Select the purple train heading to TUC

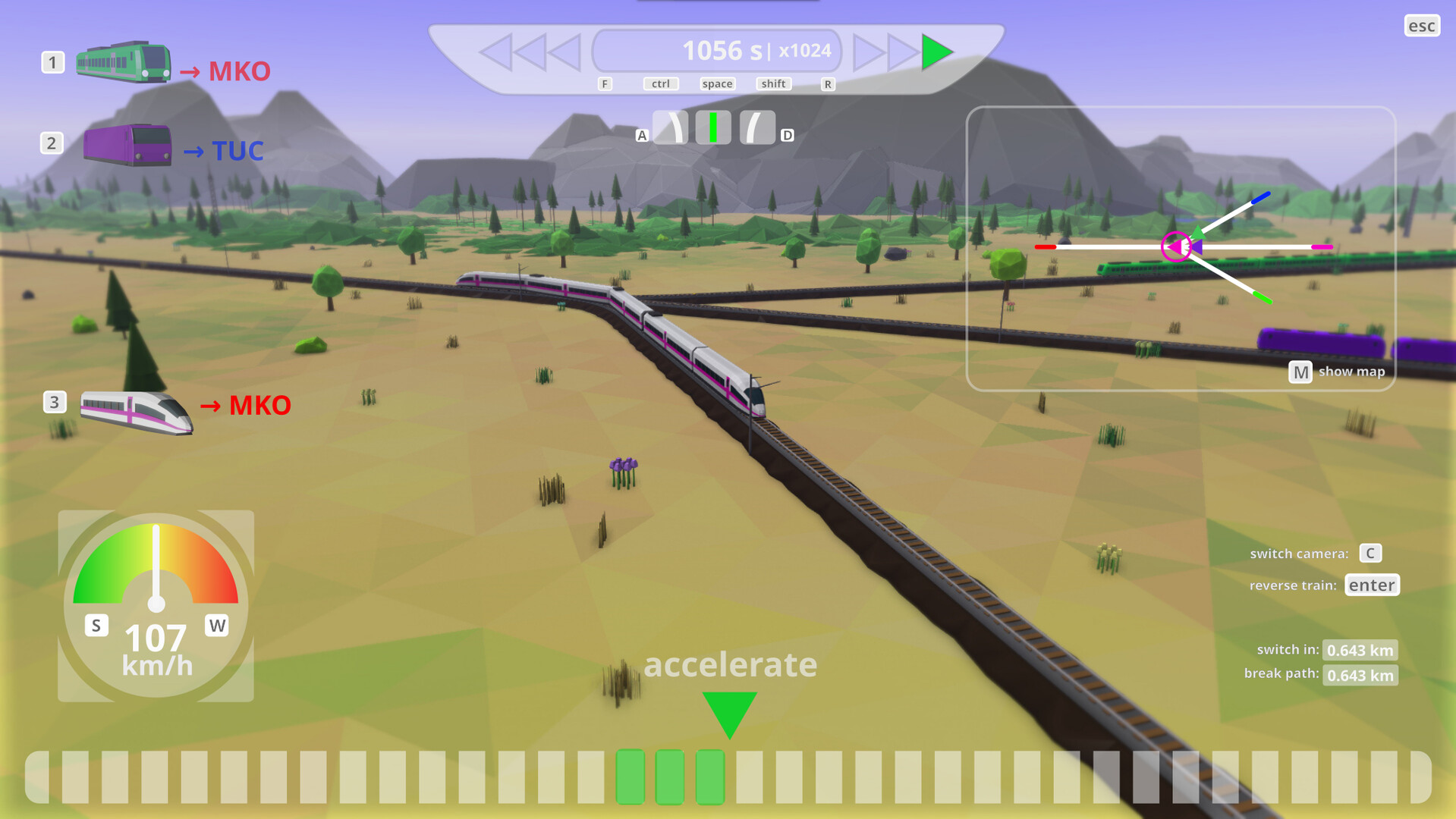(x=125, y=144)
